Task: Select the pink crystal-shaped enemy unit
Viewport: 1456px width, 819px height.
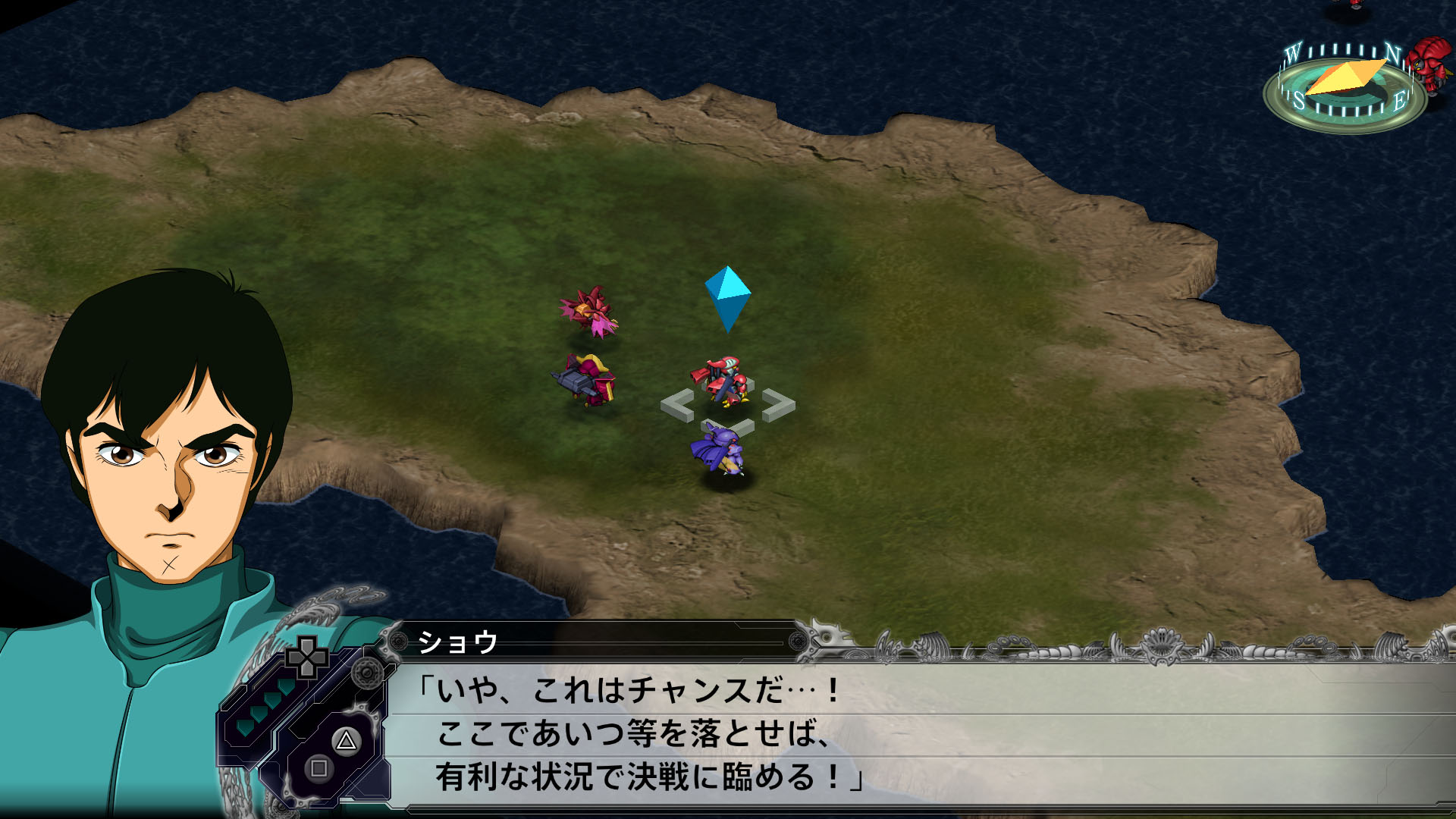Action: point(588,311)
